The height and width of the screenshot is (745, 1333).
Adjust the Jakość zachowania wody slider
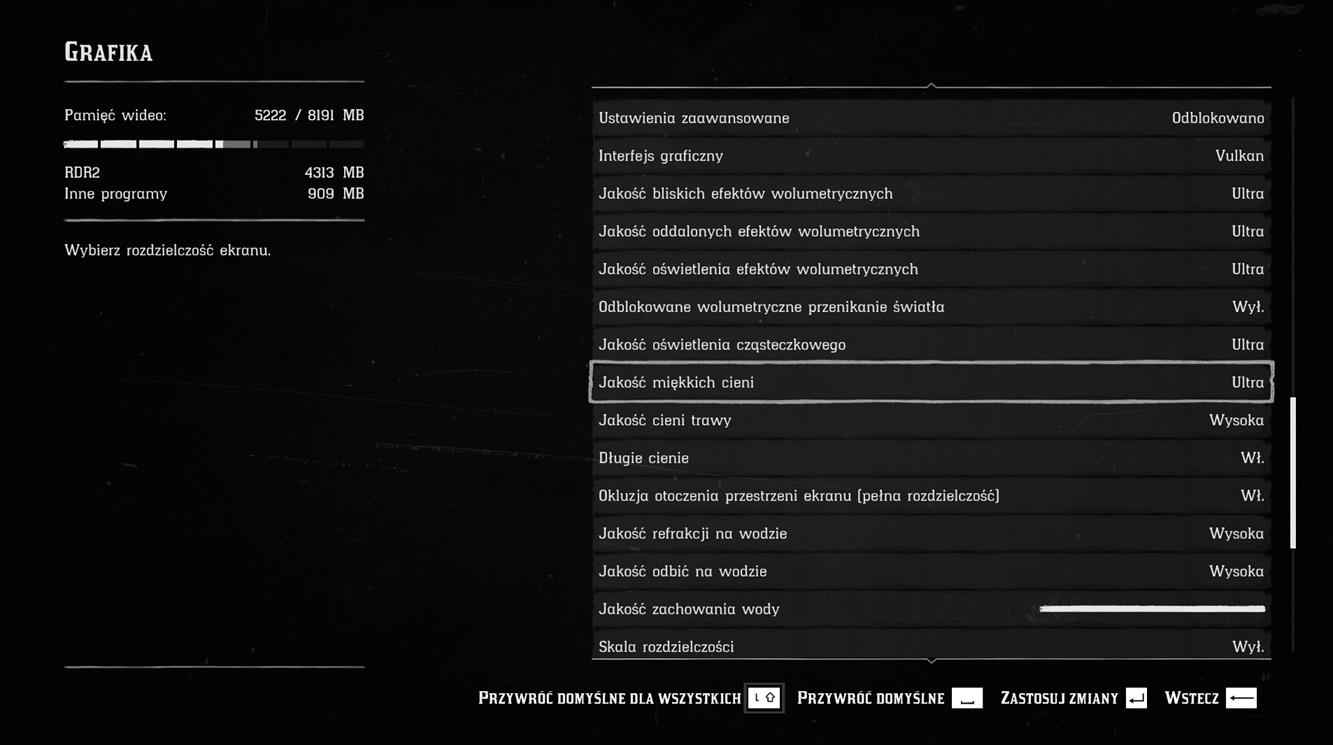[x=1152, y=609]
